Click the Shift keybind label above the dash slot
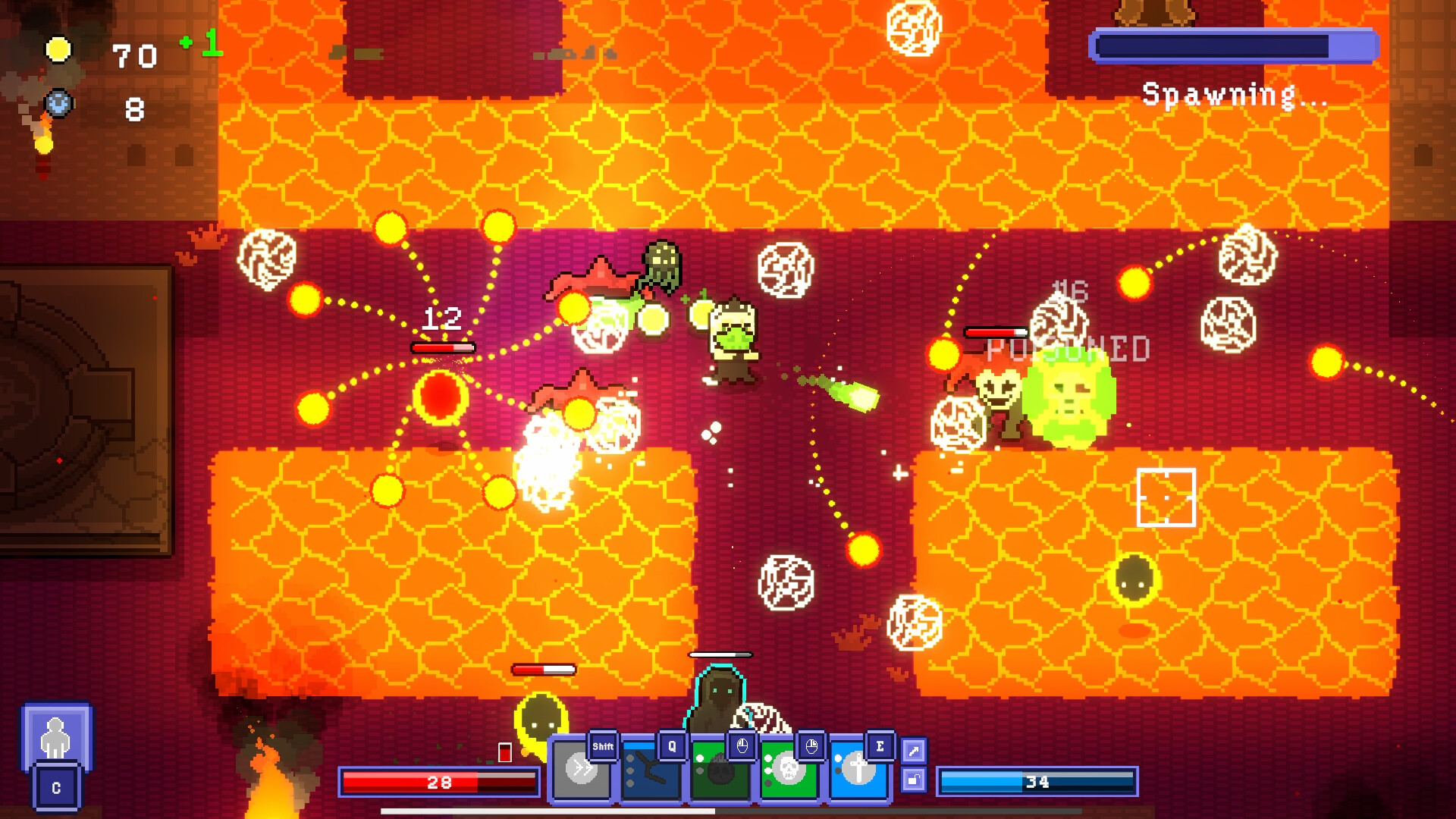Image resolution: width=1456 pixels, height=819 pixels. tap(604, 746)
